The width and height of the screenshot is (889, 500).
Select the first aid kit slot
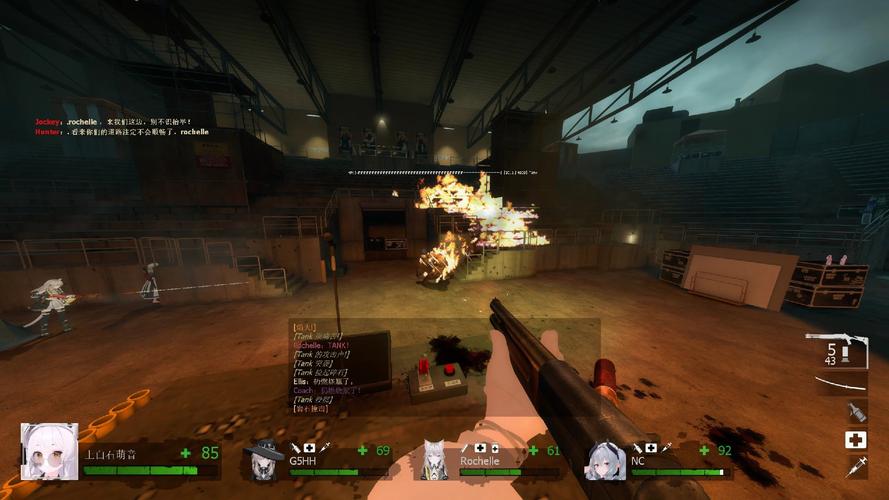pyautogui.click(x=856, y=440)
